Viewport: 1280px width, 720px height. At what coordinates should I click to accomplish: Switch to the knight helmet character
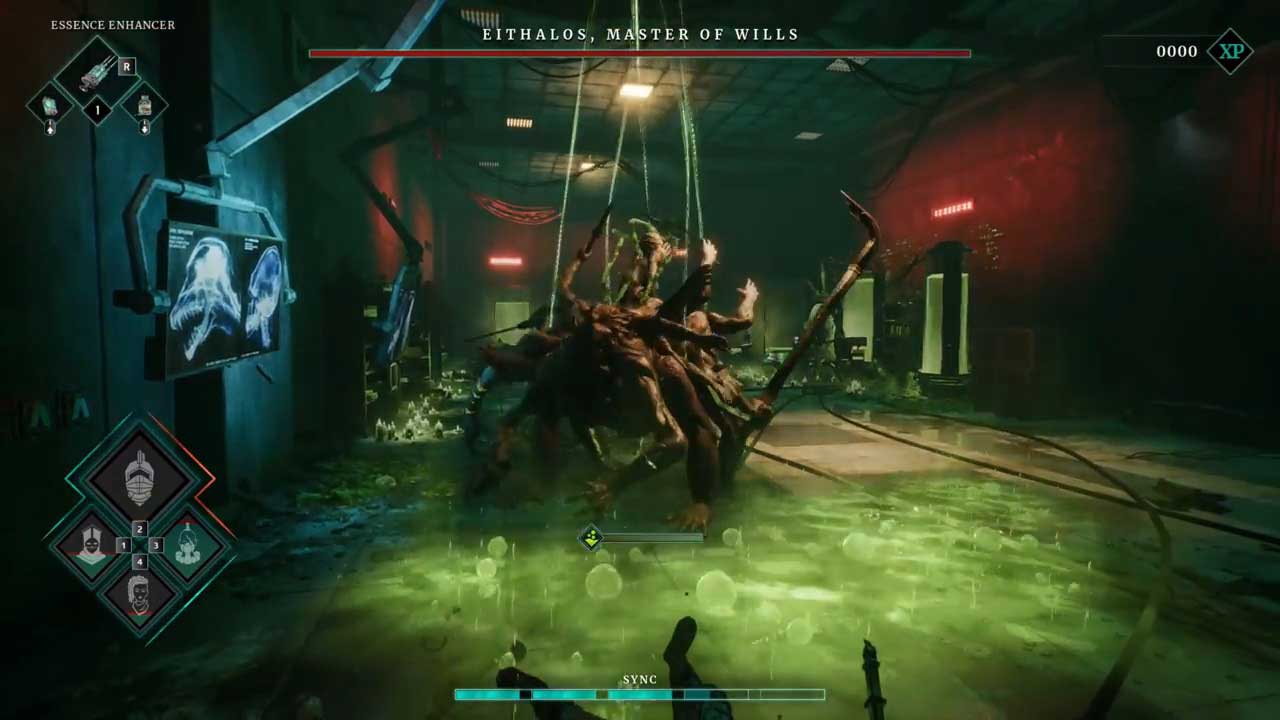[x=139, y=477]
